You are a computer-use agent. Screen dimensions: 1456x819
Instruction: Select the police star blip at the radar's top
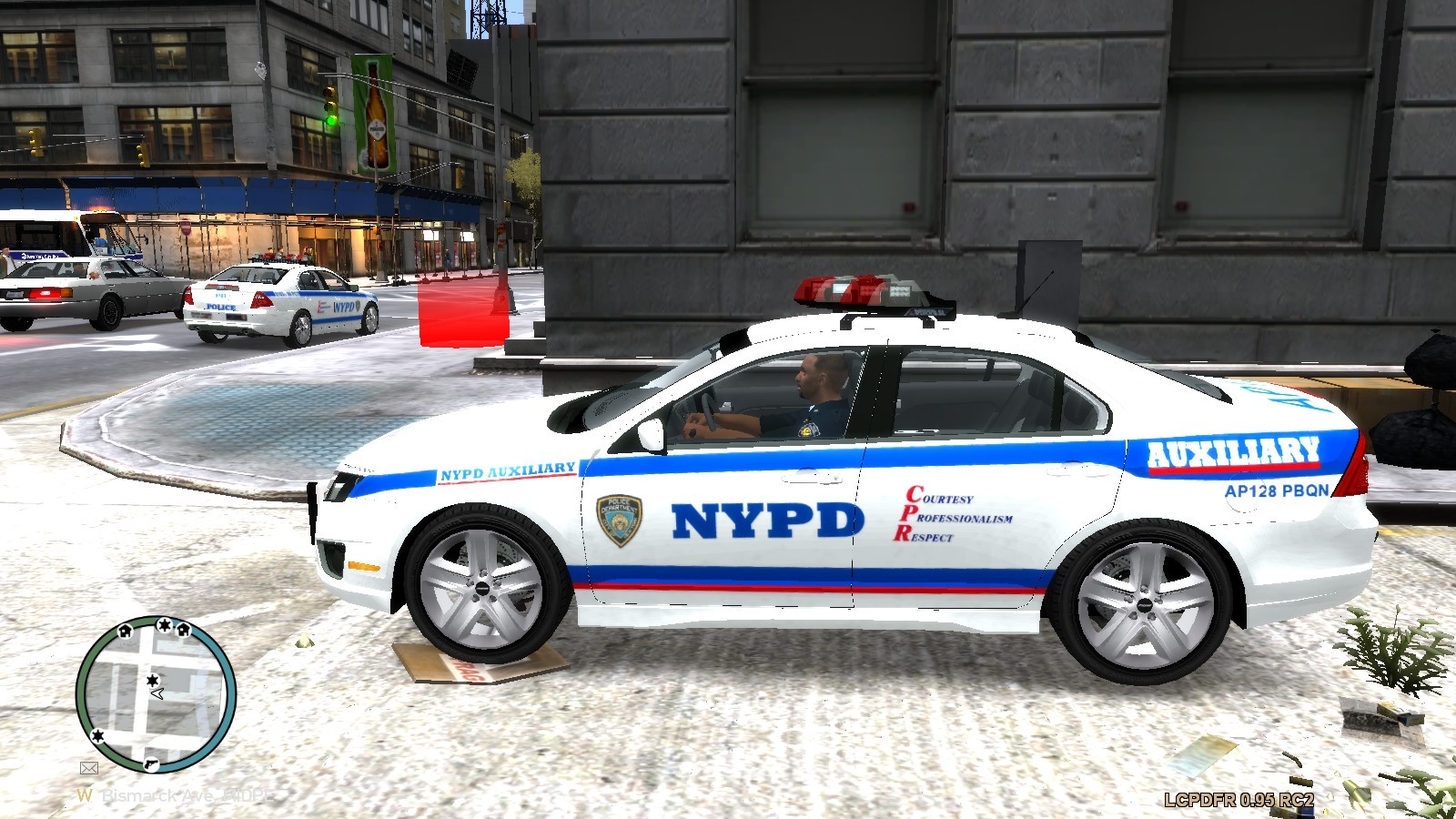pyautogui.click(x=164, y=624)
